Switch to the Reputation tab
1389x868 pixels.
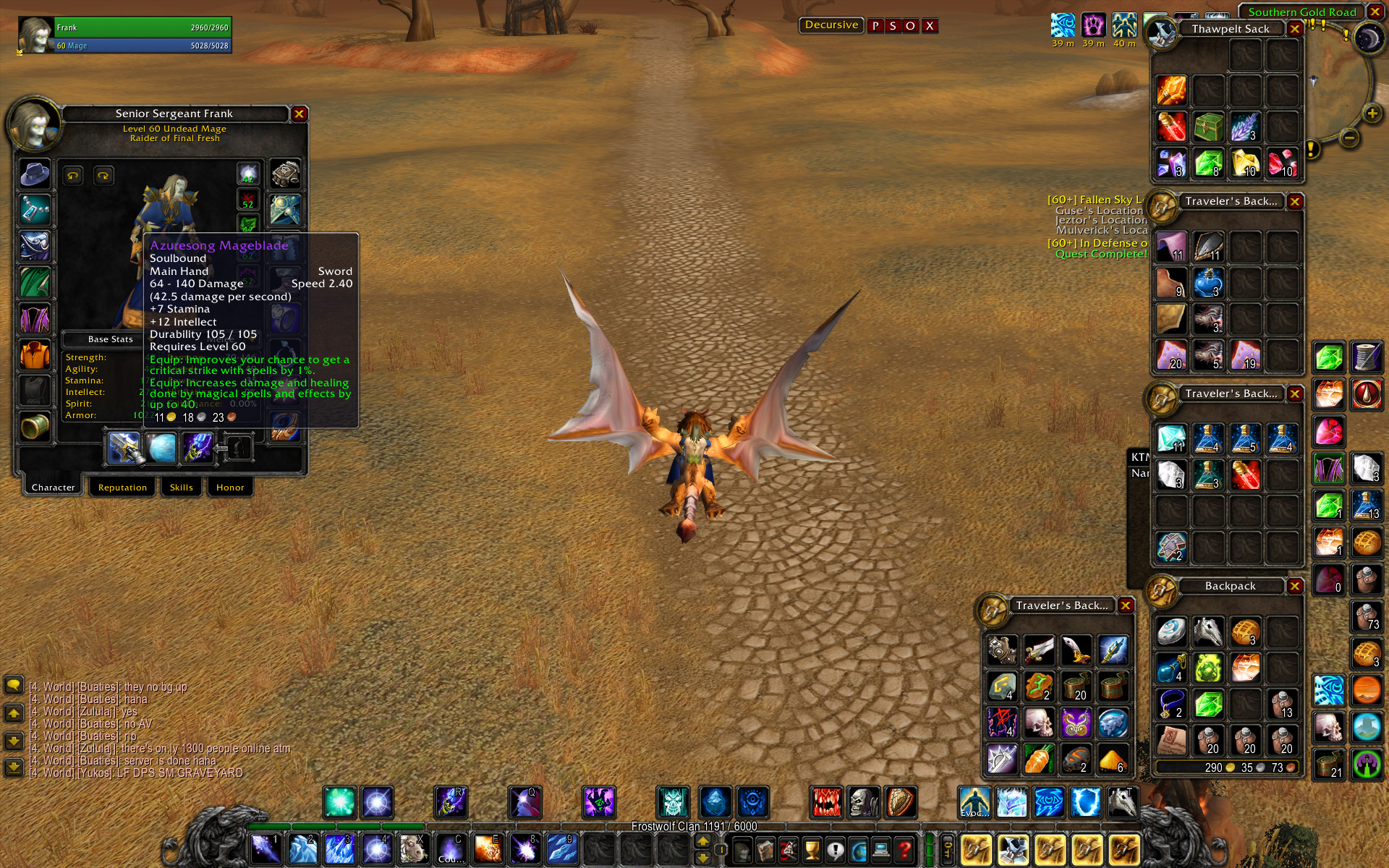122,487
